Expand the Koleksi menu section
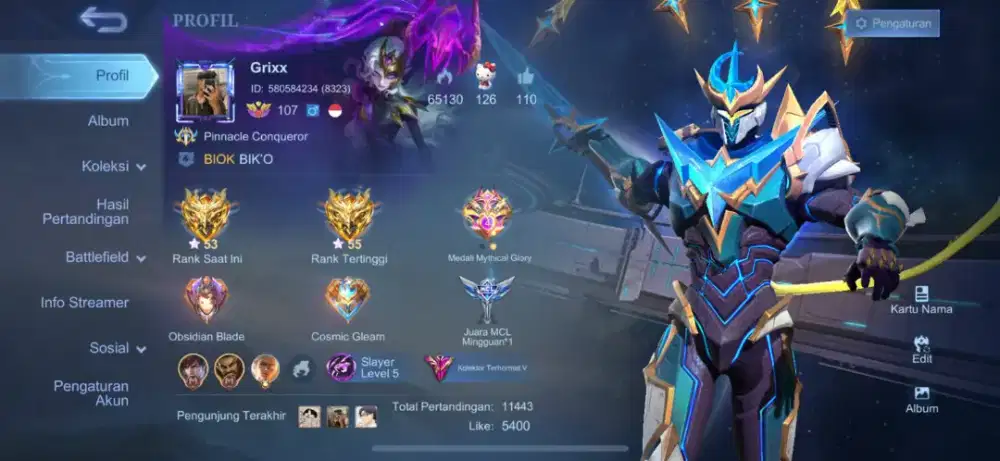The height and width of the screenshot is (461, 1000). [113, 167]
